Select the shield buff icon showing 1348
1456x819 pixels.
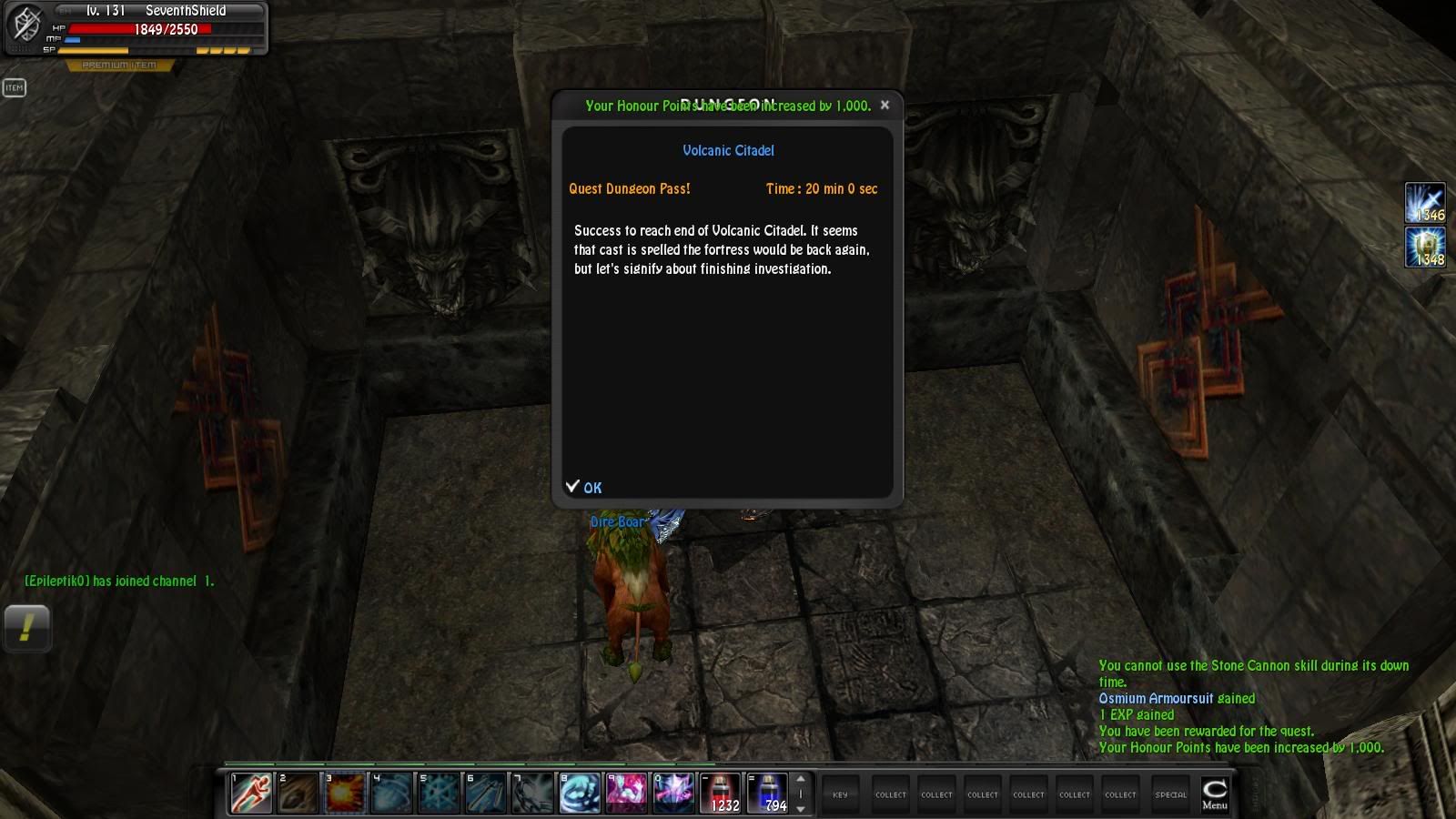[x=1424, y=247]
